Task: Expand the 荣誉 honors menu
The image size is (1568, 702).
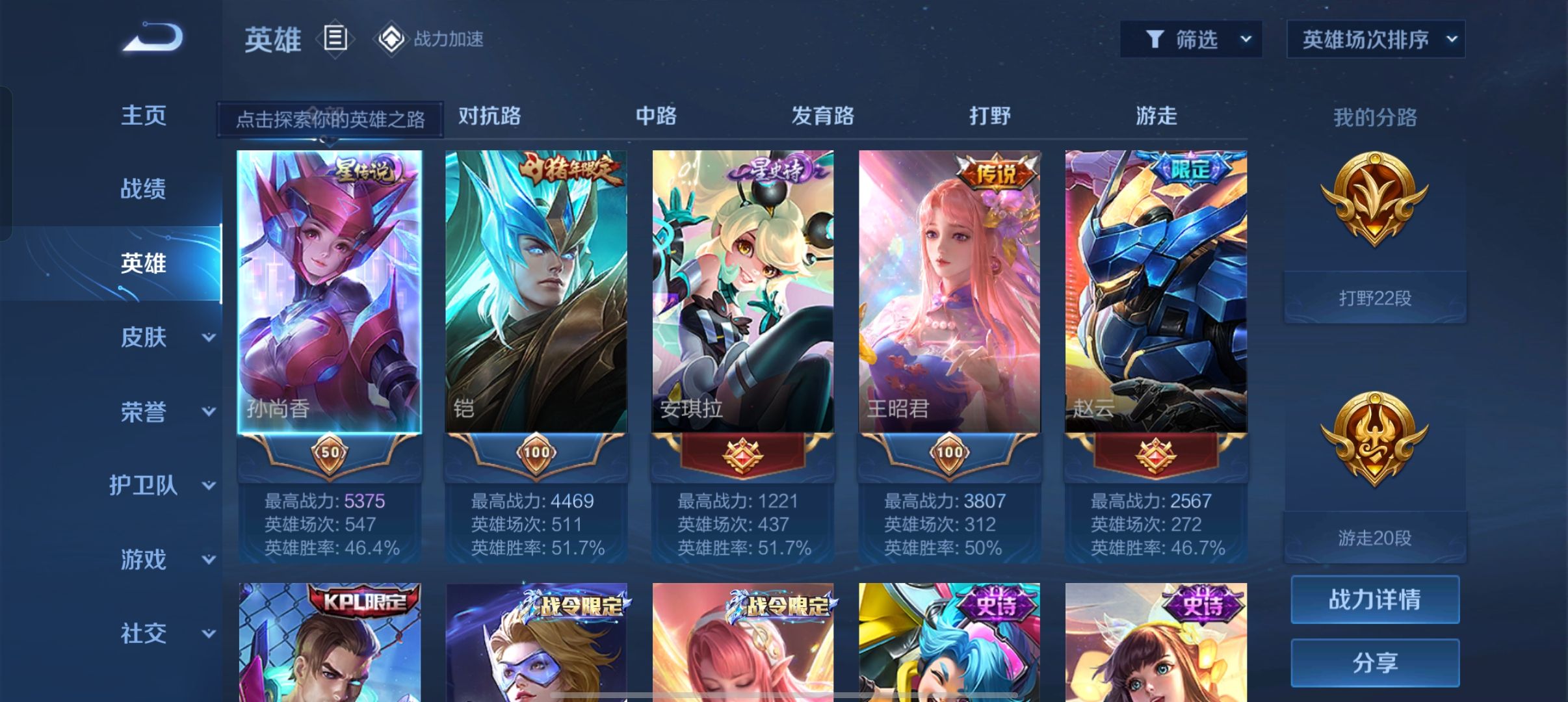Action: pyautogui.click(x=166, y=411)
